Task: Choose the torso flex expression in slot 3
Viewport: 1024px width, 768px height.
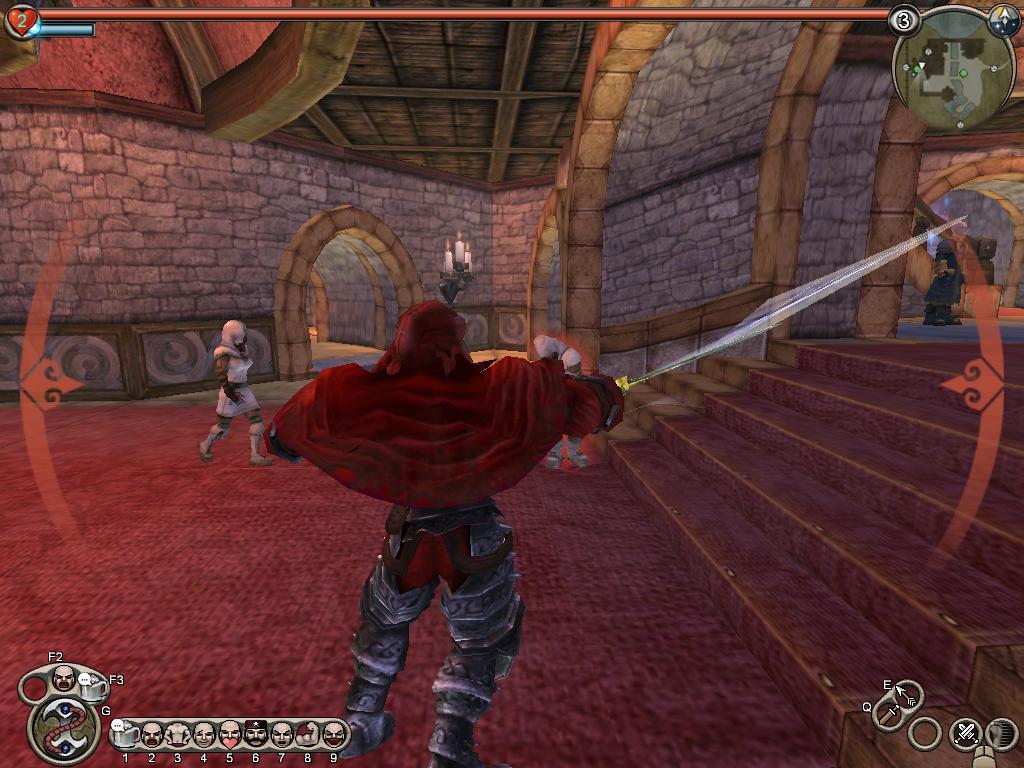Action: [x=178, y=735]
